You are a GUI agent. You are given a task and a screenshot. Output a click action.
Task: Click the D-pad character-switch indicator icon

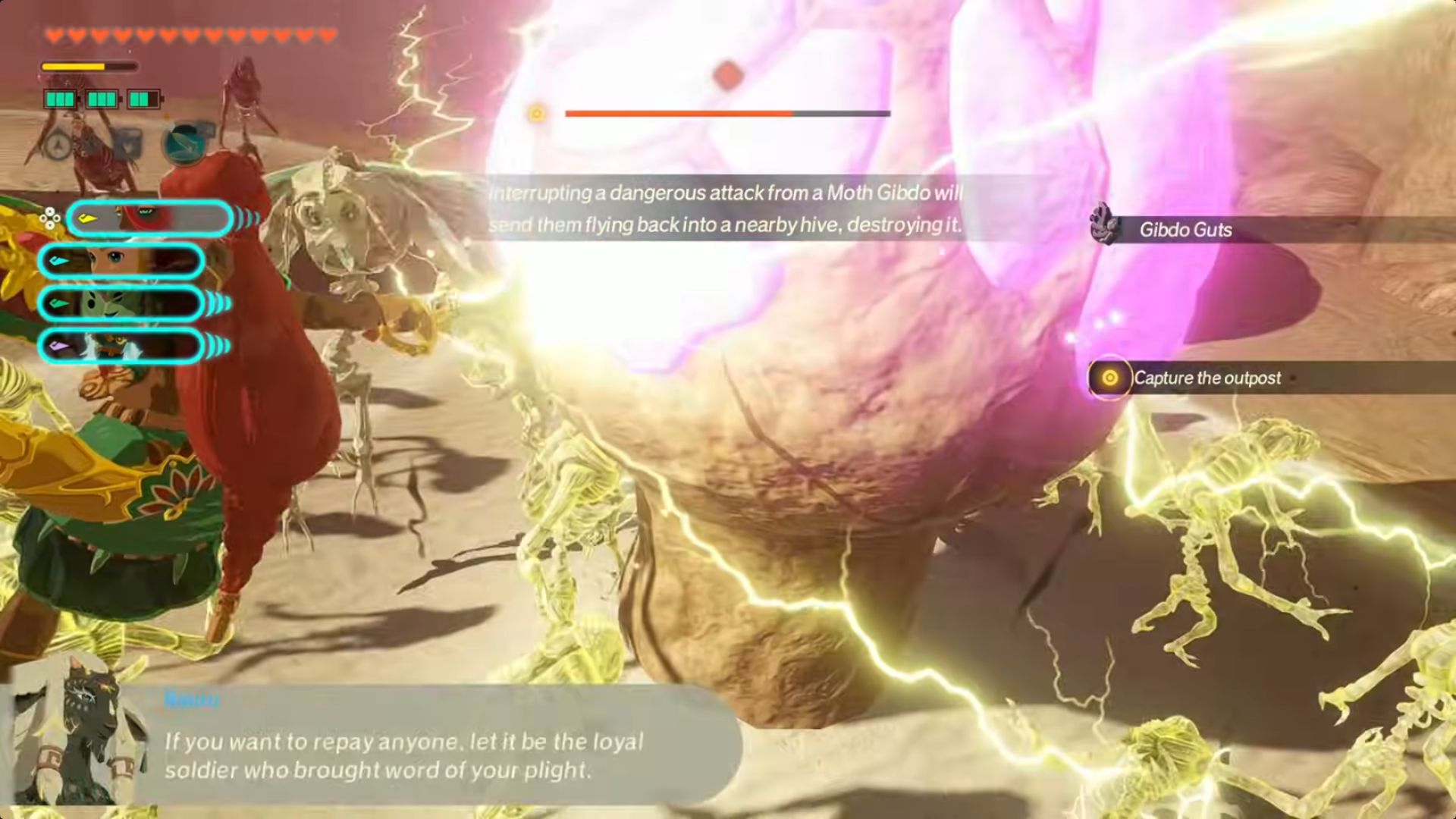click(51, 218)
